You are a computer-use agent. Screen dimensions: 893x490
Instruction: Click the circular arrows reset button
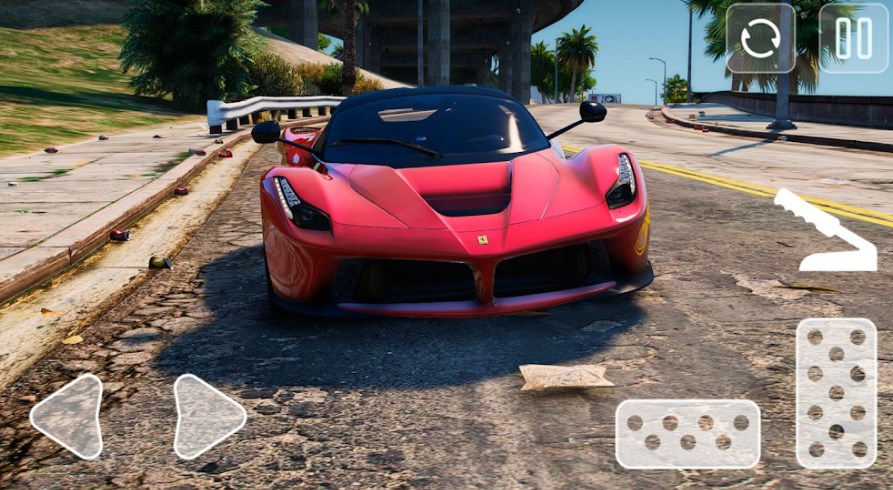(760, 38)
